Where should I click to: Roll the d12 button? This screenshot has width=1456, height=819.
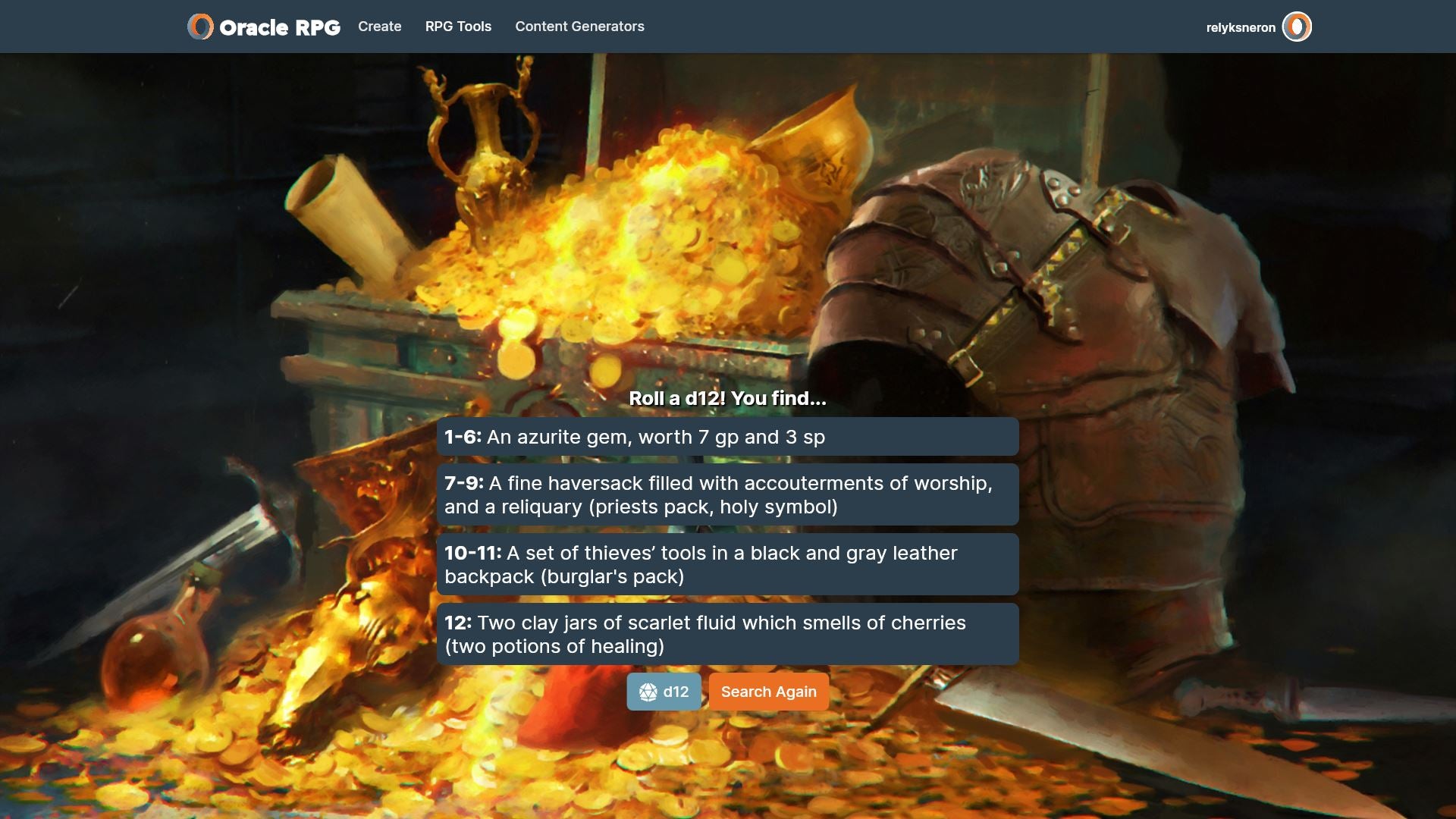coord(664,692)
